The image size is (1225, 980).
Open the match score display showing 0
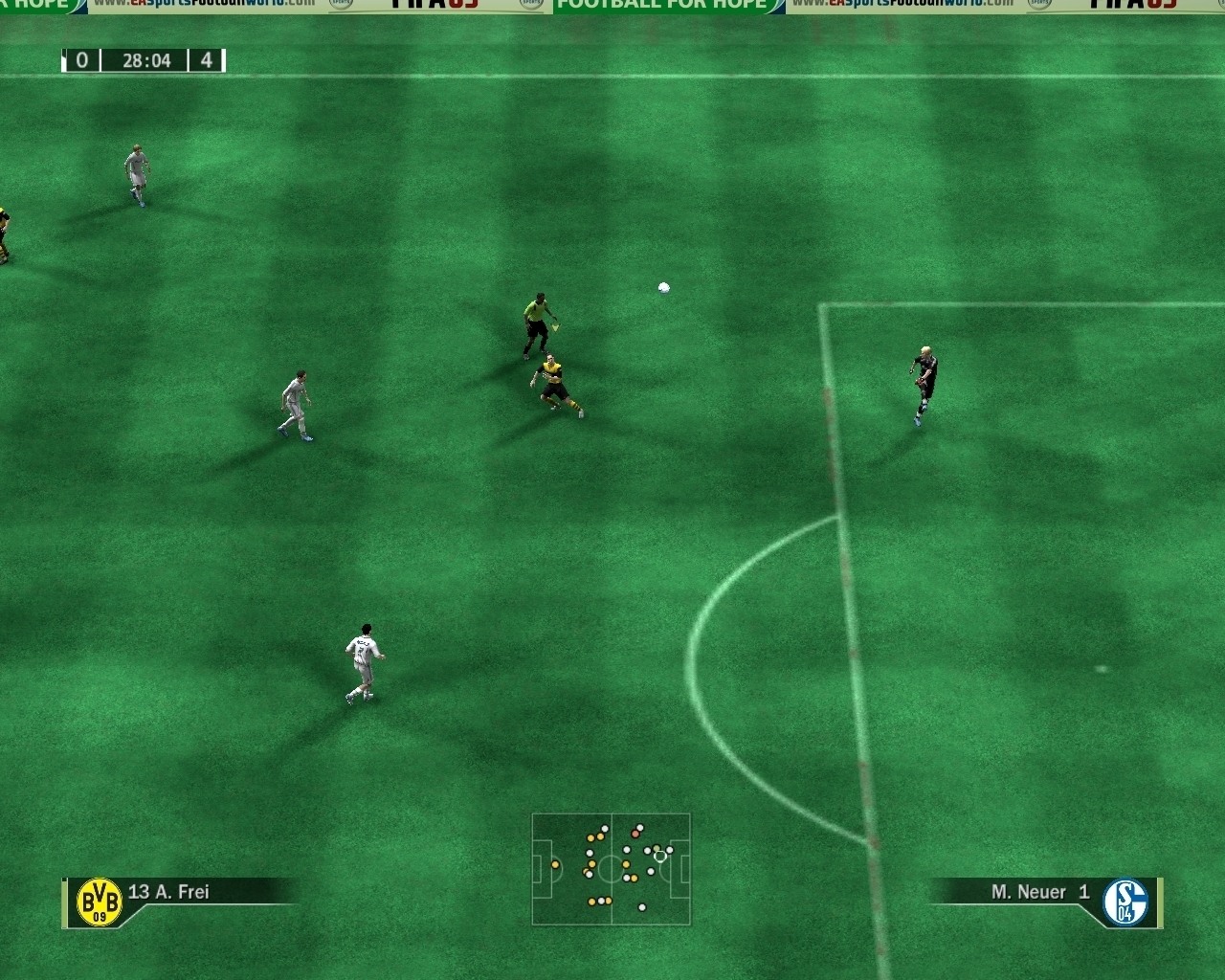pos(80,60)
